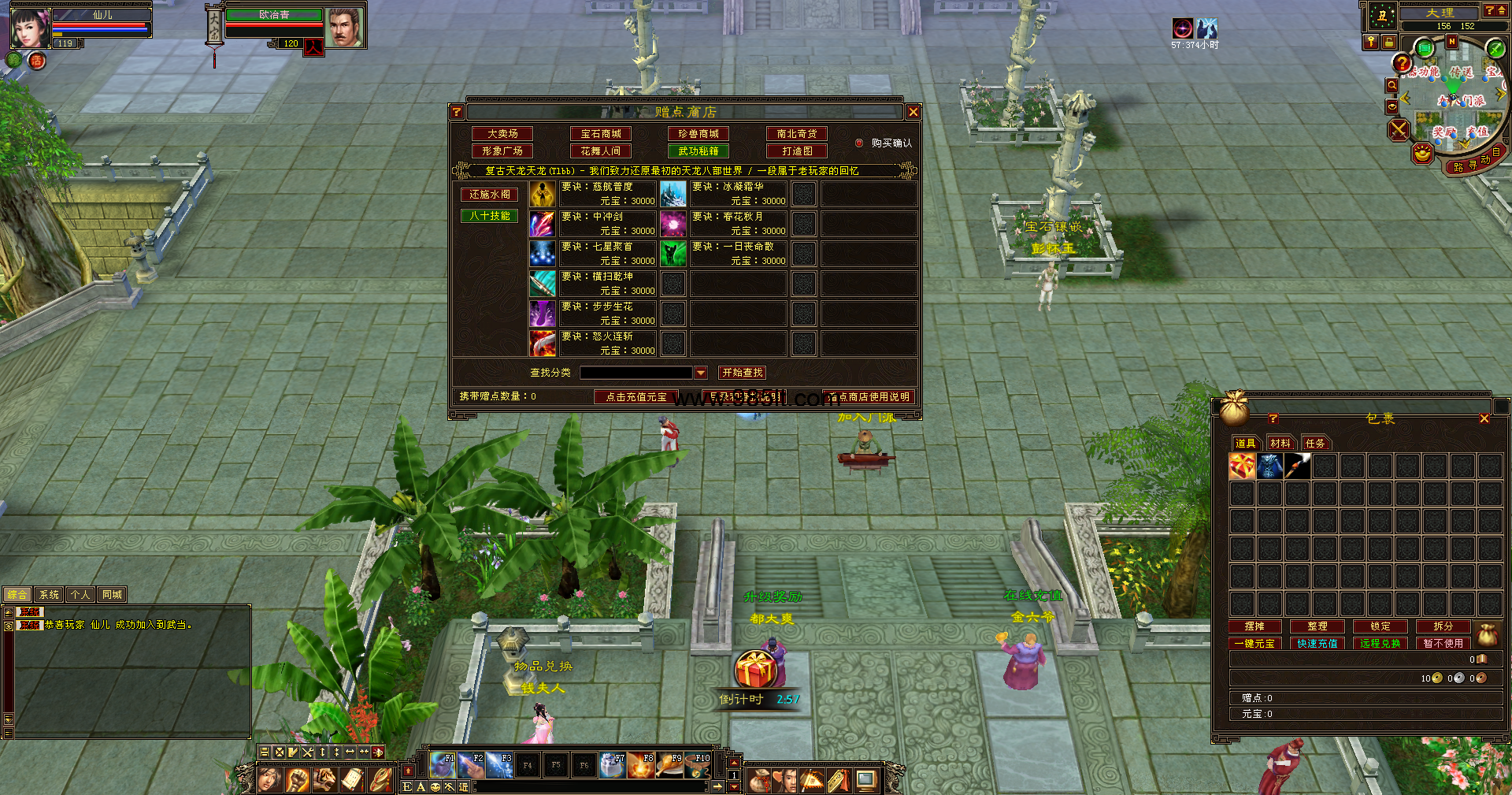1512x795 pixels.
Task: Choose the 还施水阁 sub-category
Action: (489, 195)
